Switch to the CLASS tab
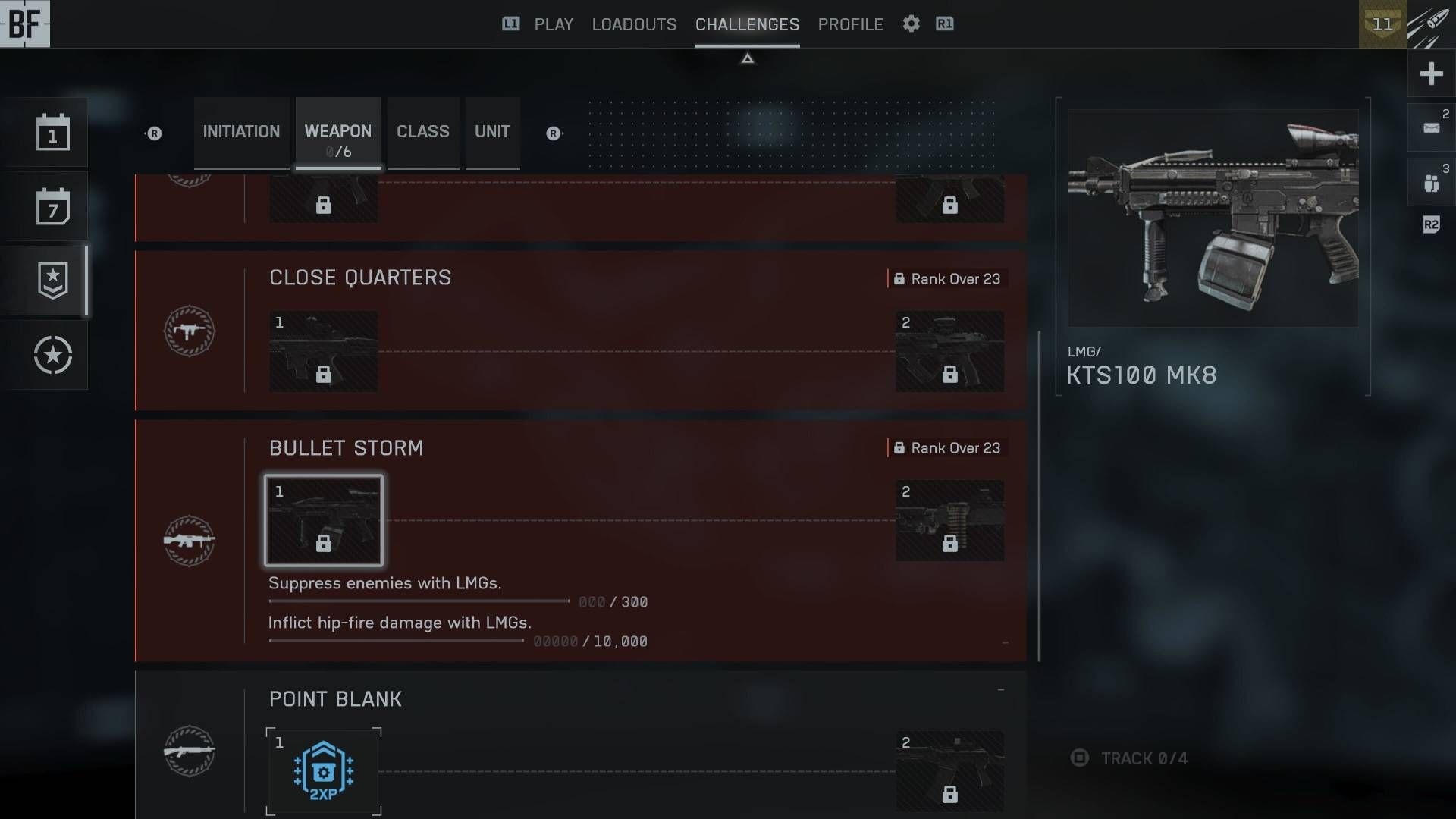The height and width of the screenshot is (819, 1456). (x=423, y=132)
